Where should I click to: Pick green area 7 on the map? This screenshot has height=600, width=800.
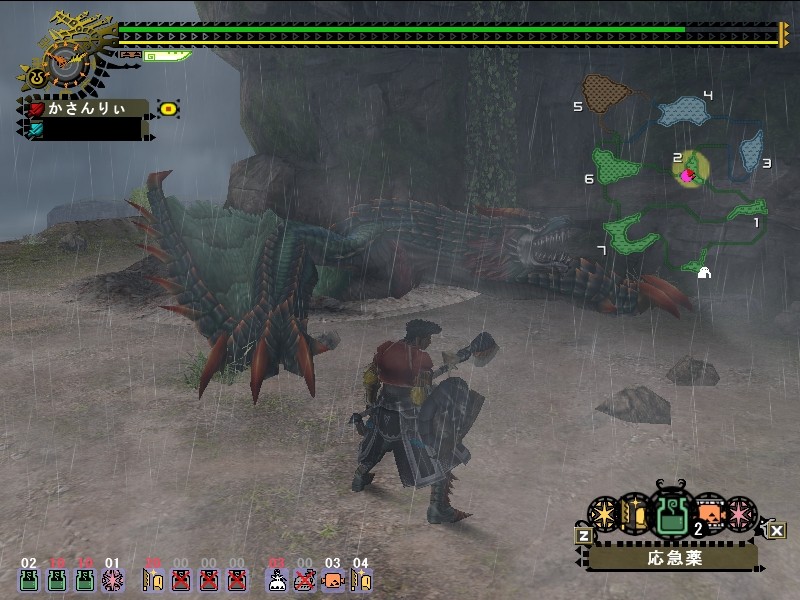tap(629, 234)
